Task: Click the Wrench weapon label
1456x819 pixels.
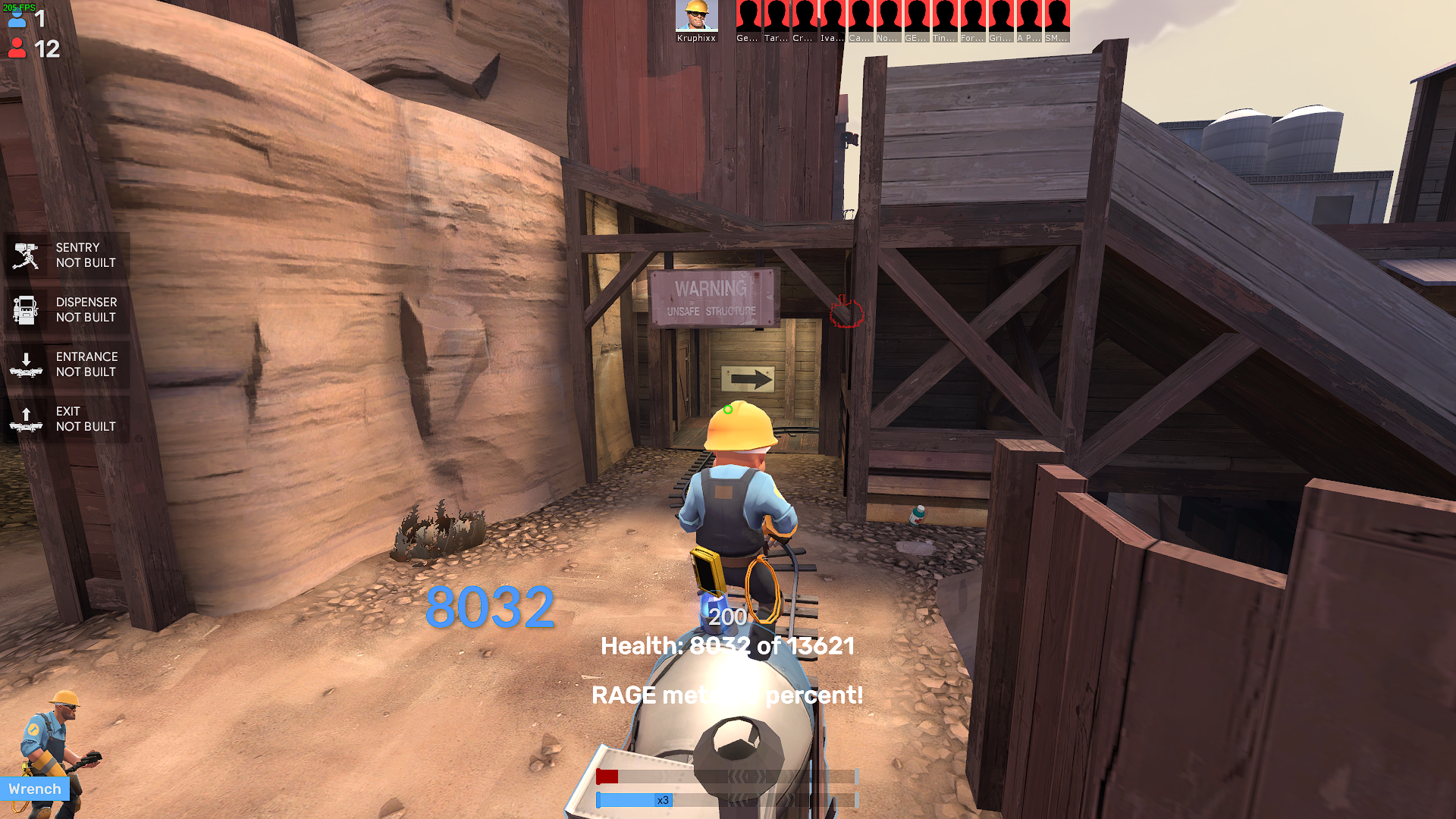Action: [x=35, y=789]
